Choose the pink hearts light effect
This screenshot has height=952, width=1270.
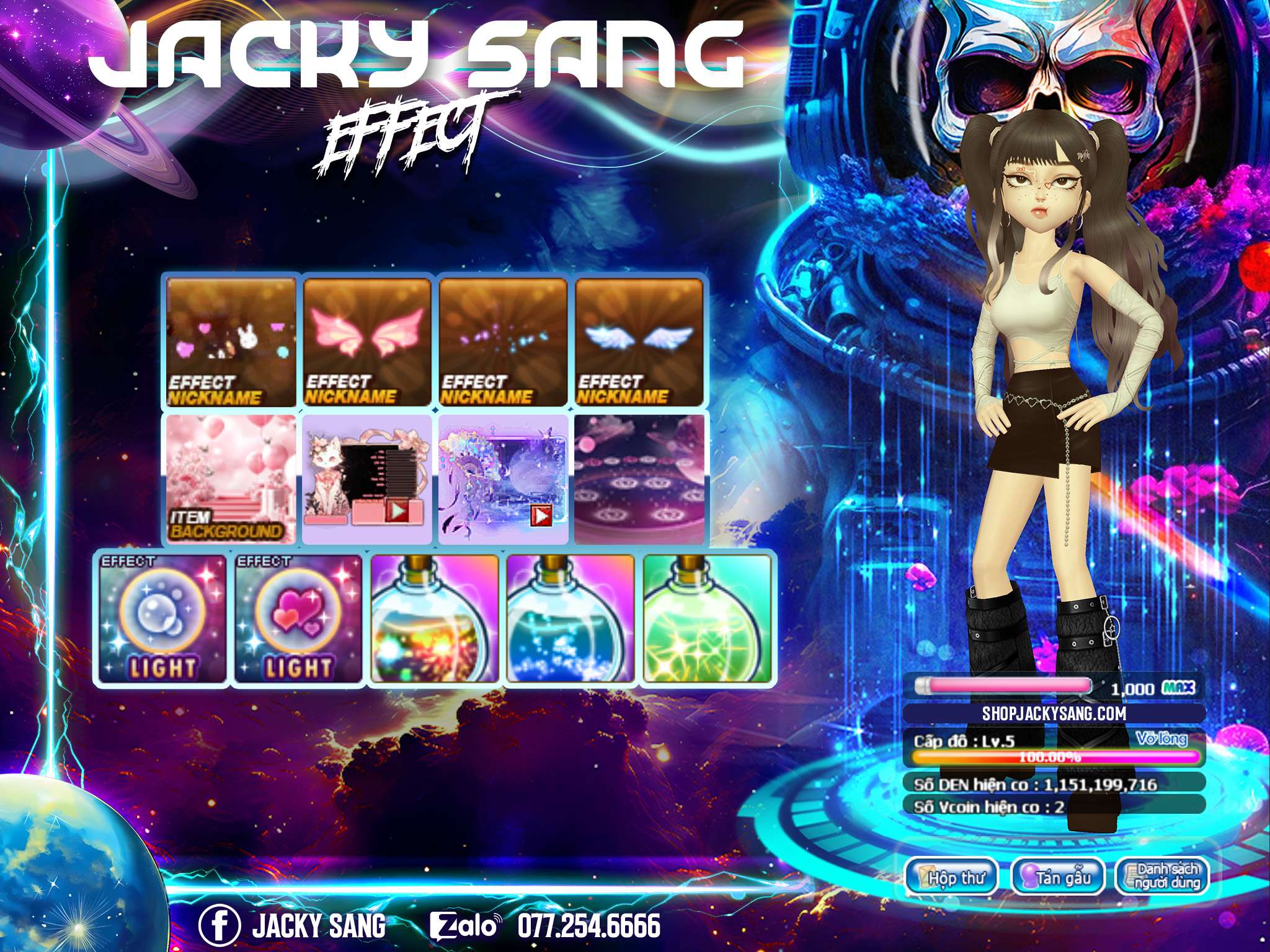click(x=299, y=618)
